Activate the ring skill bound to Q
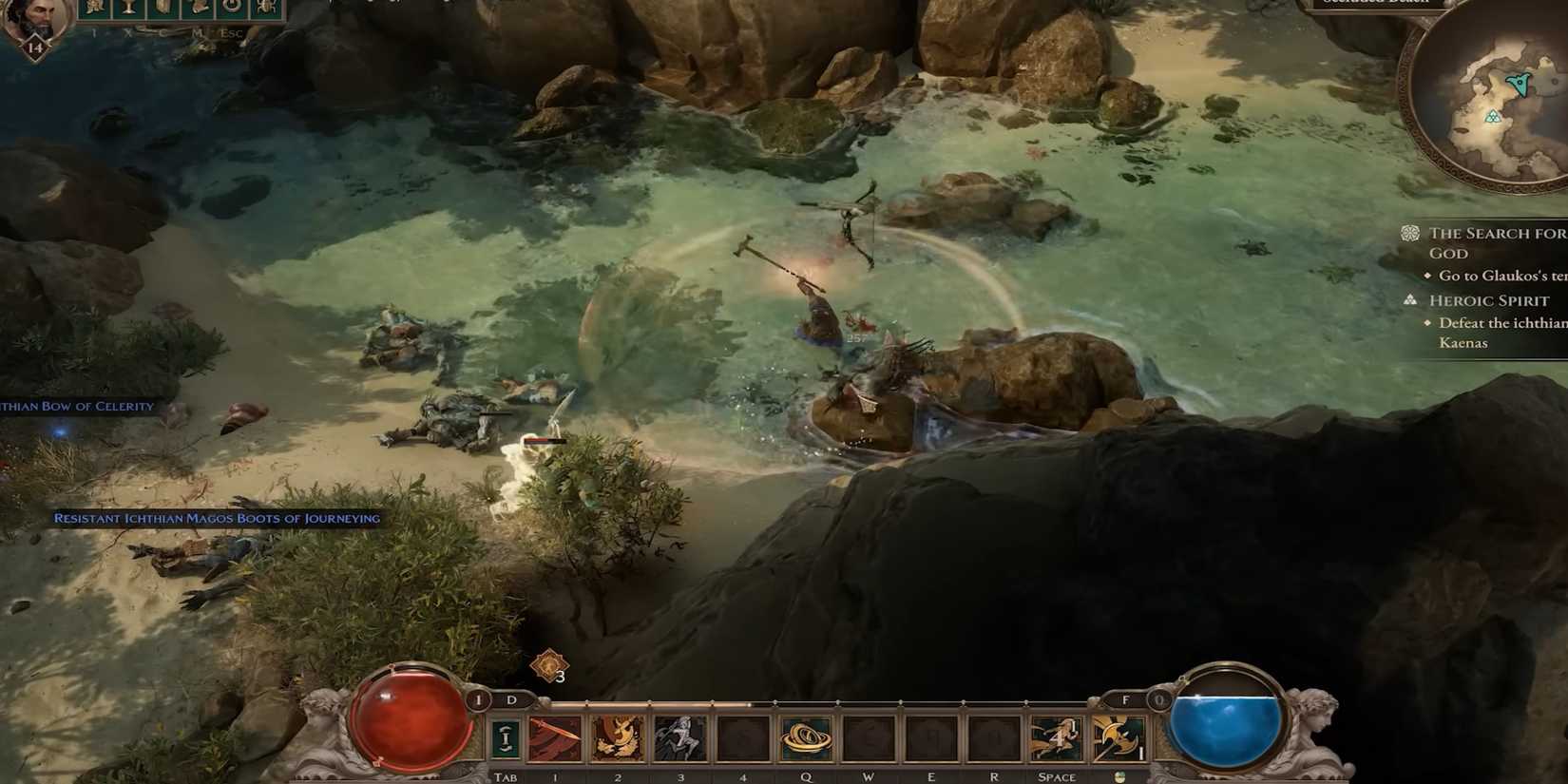This screenshot has width=1568, height=784. 806,737
